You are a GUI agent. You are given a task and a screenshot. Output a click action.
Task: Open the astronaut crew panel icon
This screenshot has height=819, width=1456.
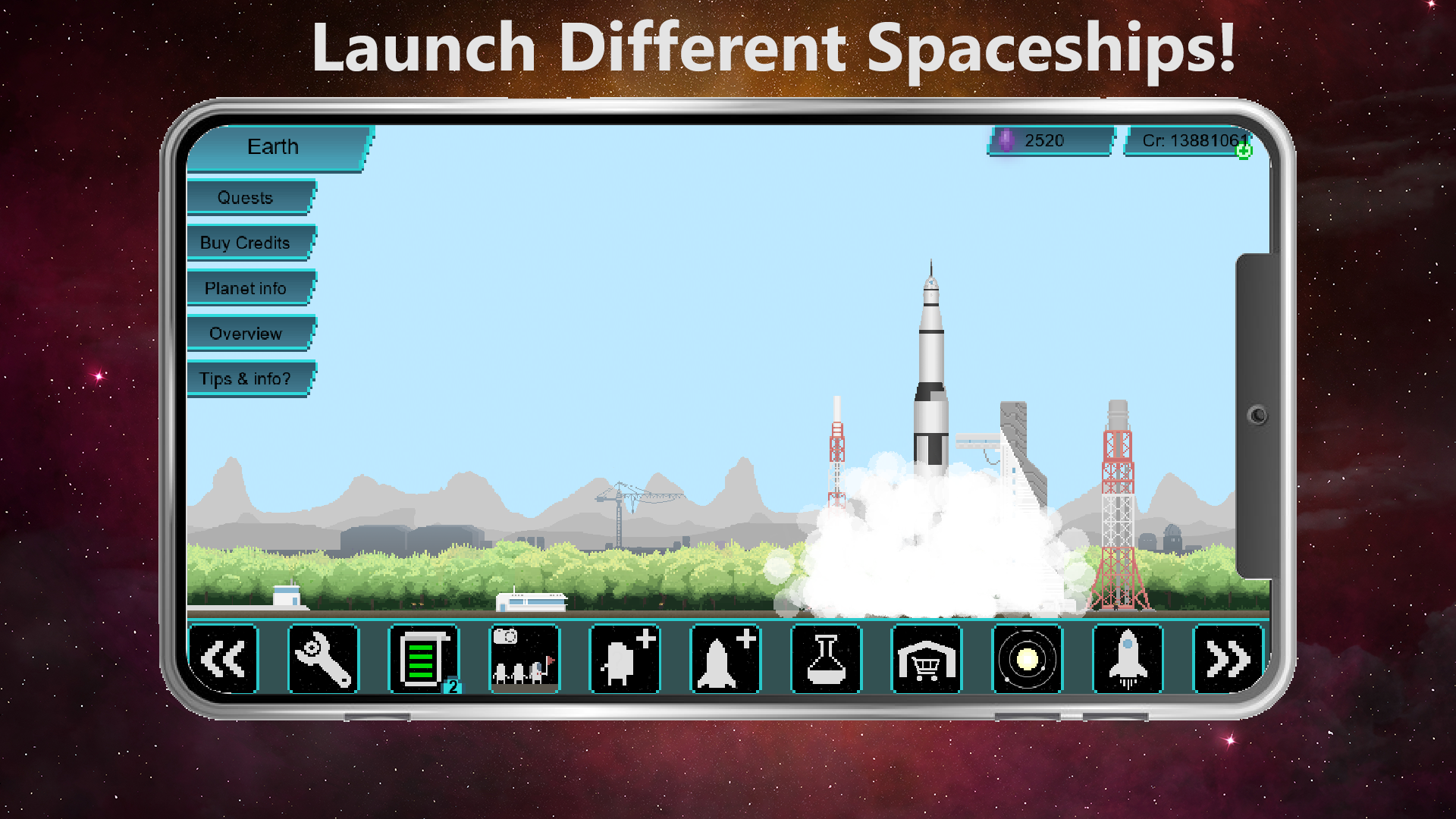(x=523, y=659)
